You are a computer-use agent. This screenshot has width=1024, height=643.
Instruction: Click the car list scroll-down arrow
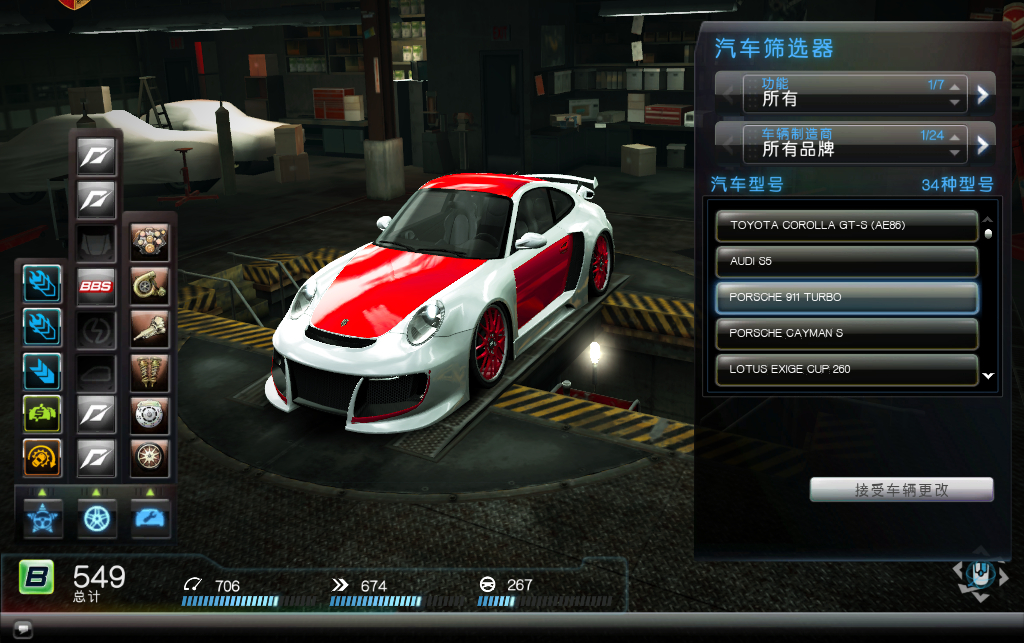click(988, 377)
